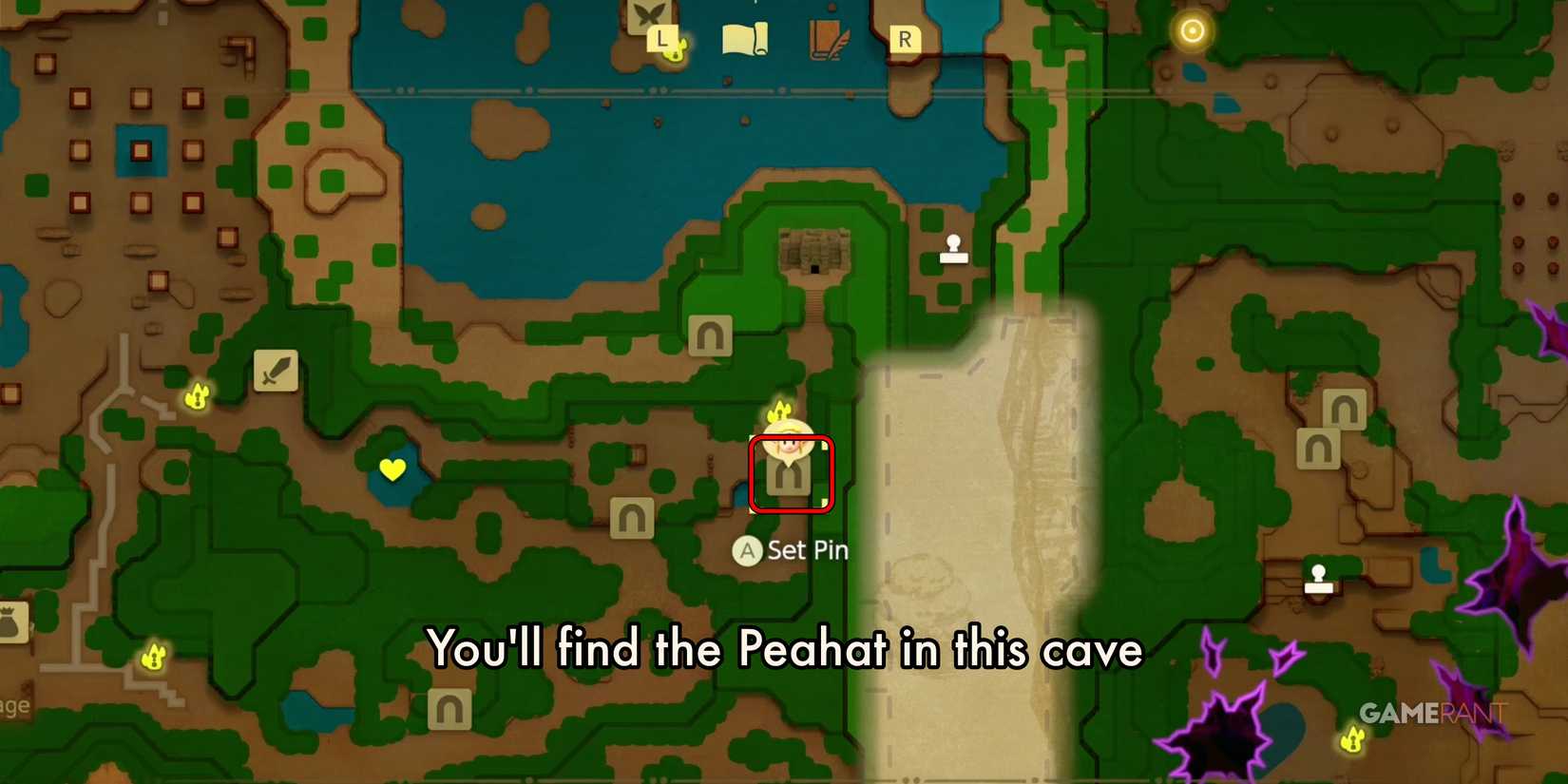Image resolution: width=1568 pixels, height=784 pixels.
Task: Select the yellow heart icon near the pond
Action: [x=392, y=468]
